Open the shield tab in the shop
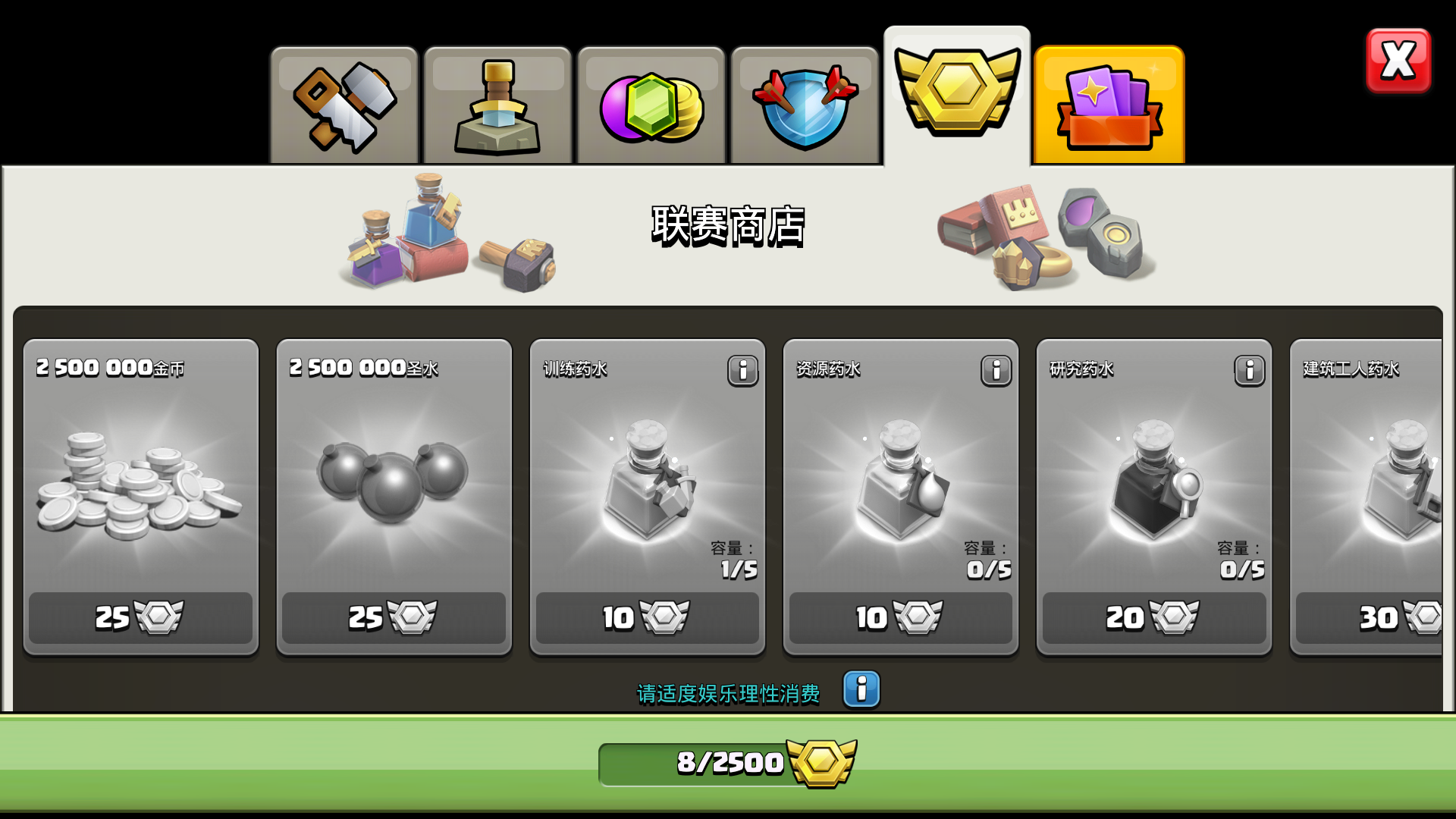The height and width of the screenshot is (819, 1456). pos(804,106)
